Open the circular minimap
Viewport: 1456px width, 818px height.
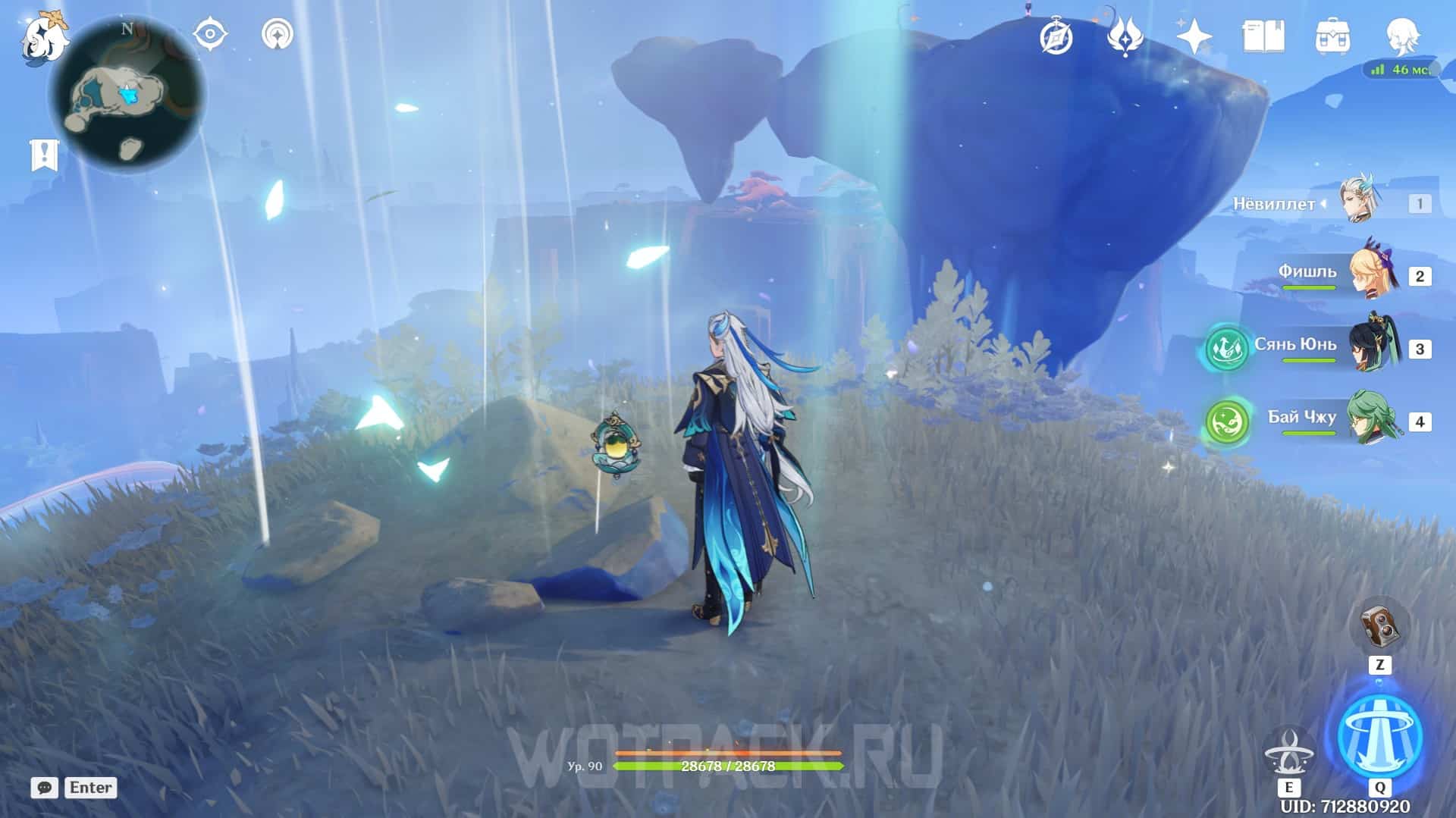pos(127,96)
